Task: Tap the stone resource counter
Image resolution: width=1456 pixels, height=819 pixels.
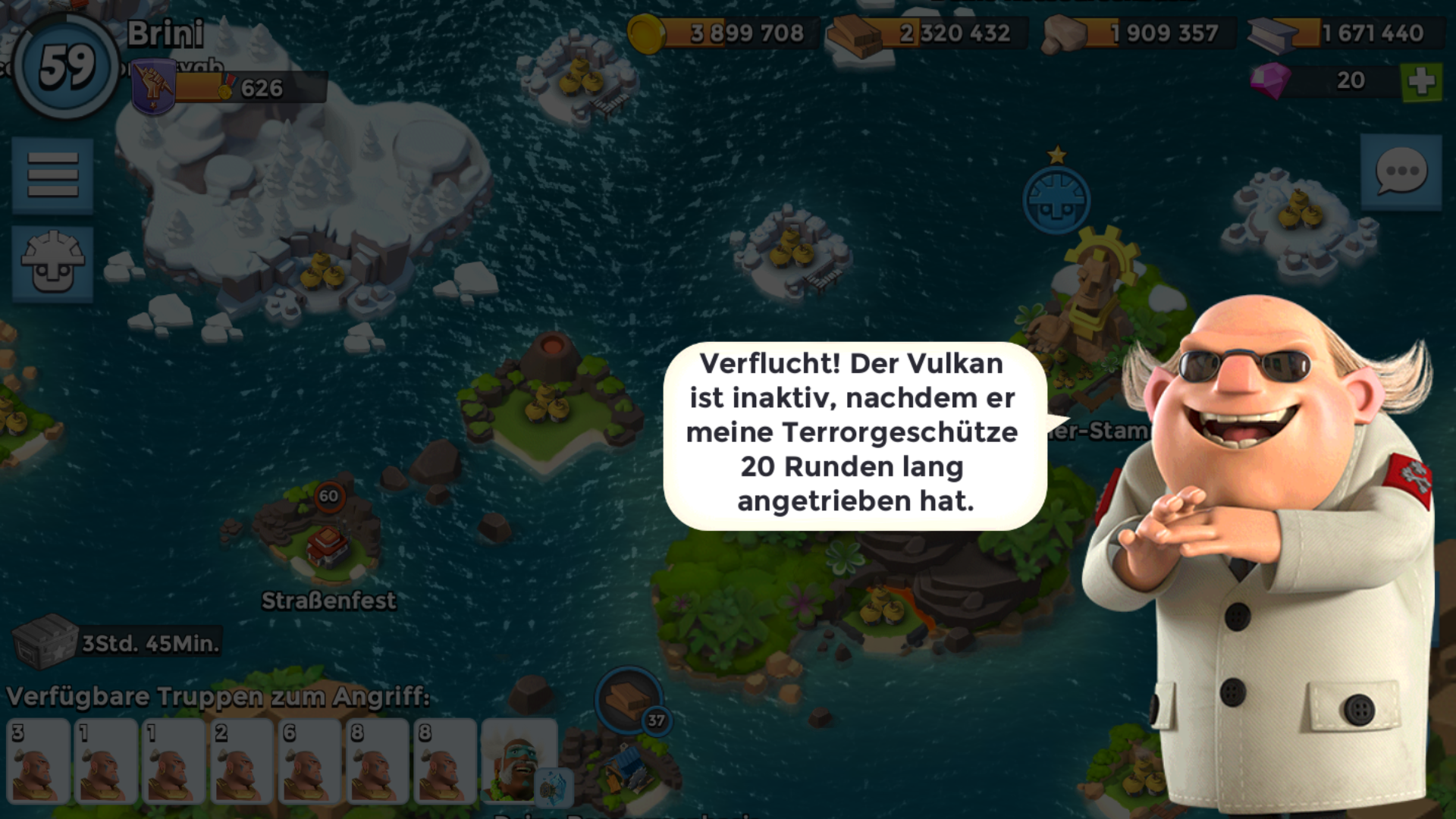Action: [1137, 33]
